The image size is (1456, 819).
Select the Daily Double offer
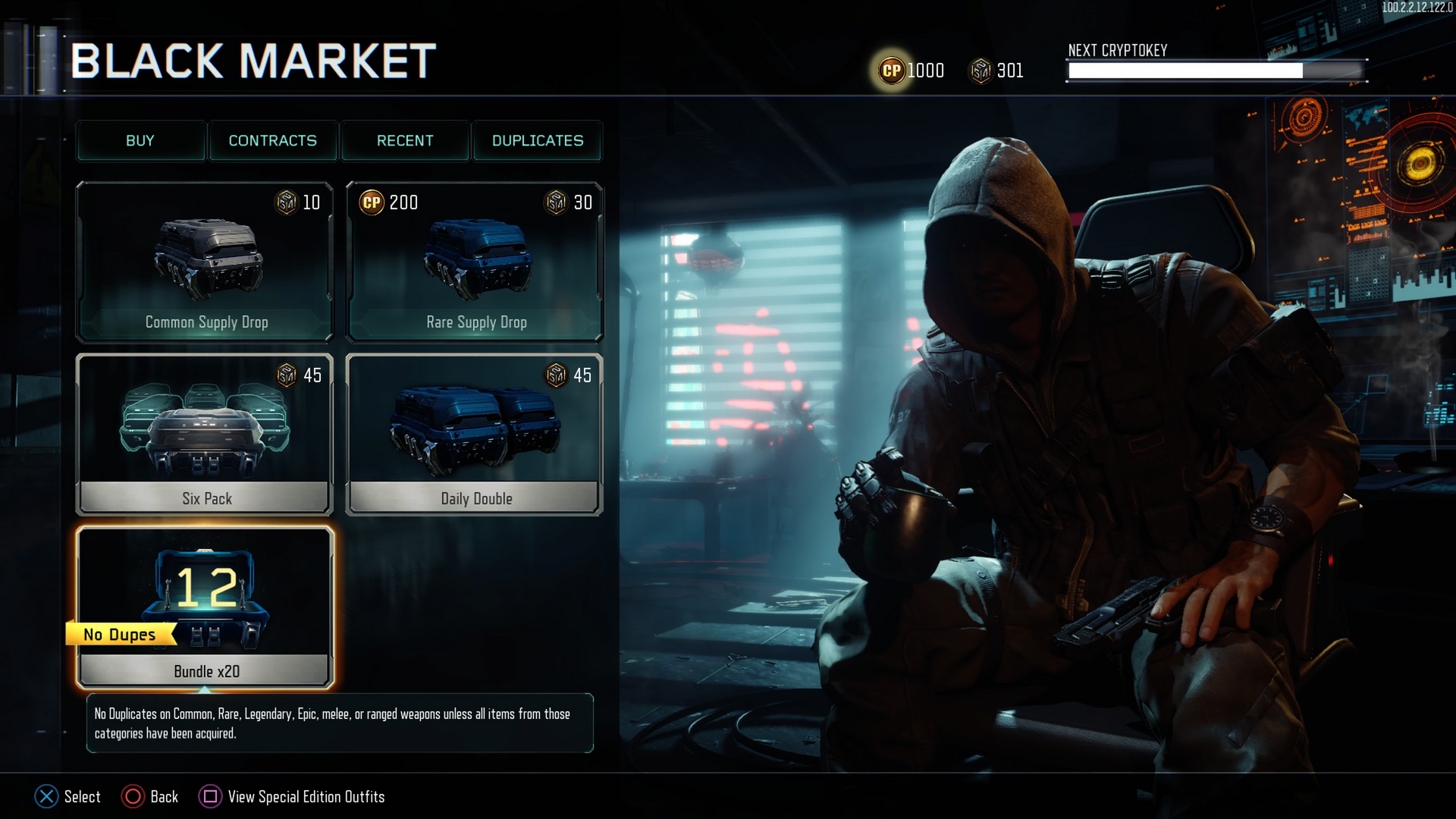point(475,435)
